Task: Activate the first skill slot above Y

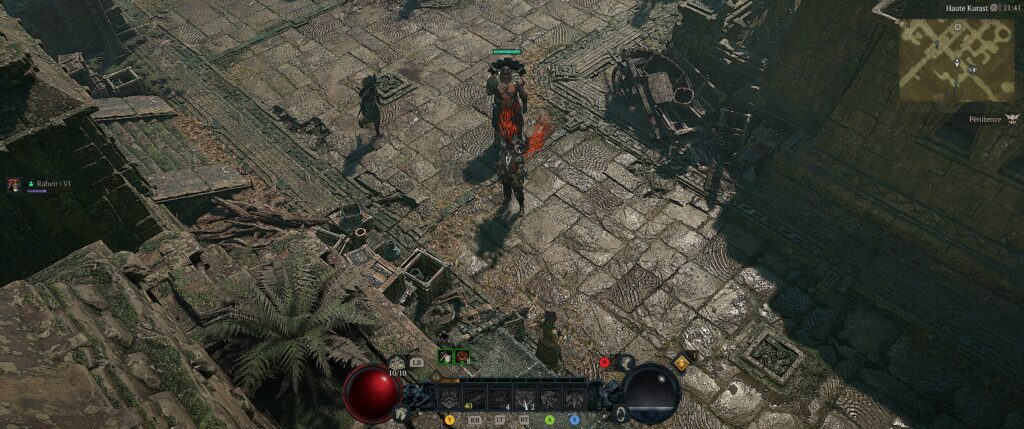Action: click(449, 398)
